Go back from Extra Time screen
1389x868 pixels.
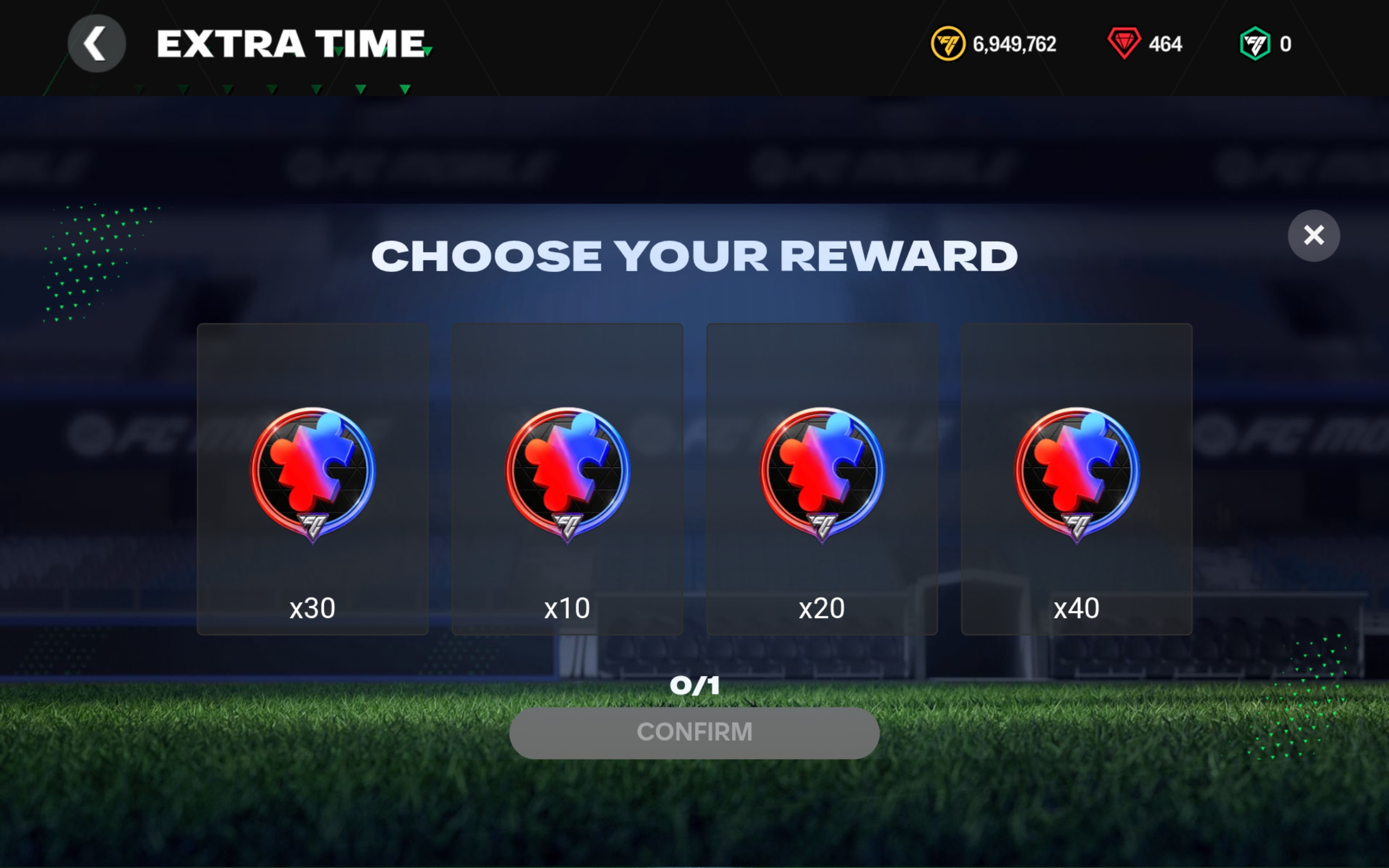[97, 43]
